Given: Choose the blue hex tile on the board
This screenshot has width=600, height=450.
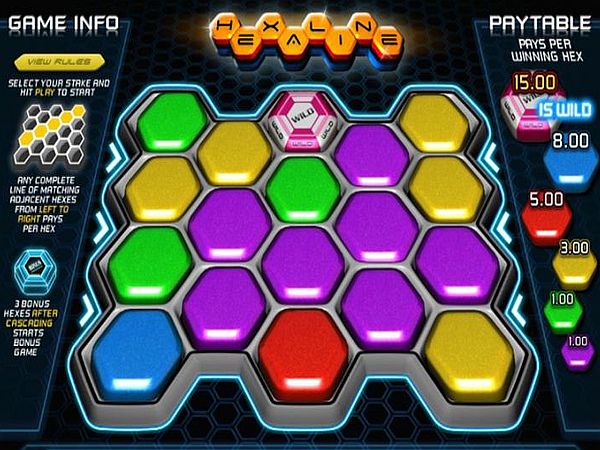Looking at the screenshot, I should tap(139, 349).
